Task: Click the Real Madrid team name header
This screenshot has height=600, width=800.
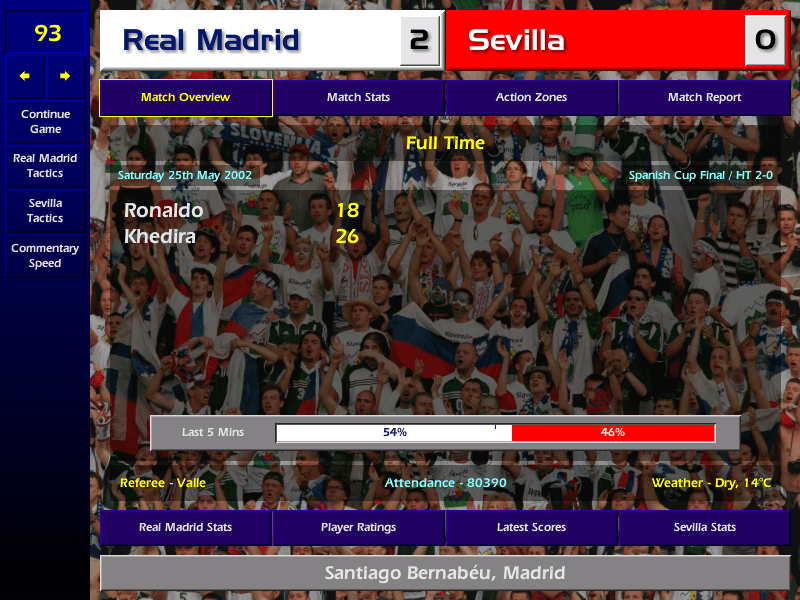Action: point(211,41)
